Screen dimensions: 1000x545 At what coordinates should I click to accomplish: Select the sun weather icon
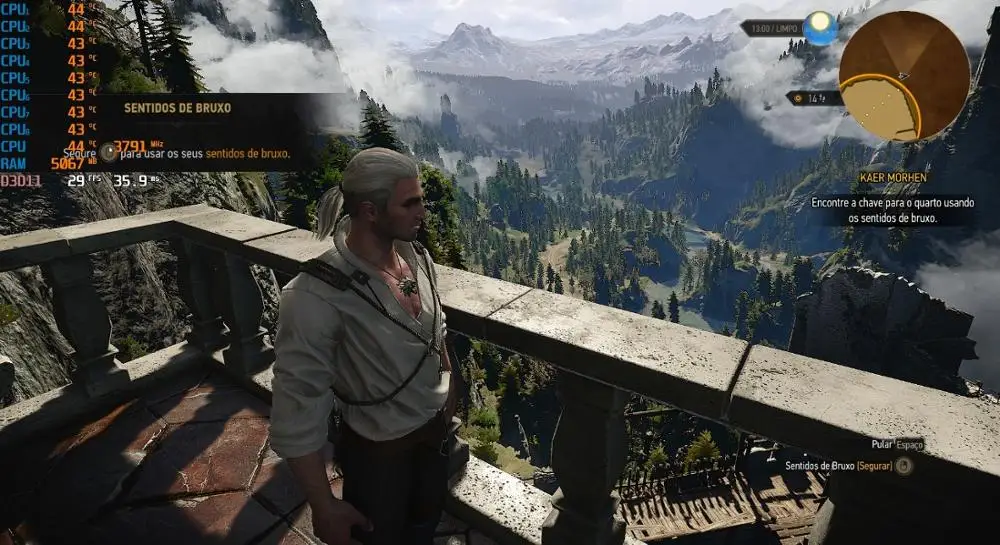click(x=820, y=28)
